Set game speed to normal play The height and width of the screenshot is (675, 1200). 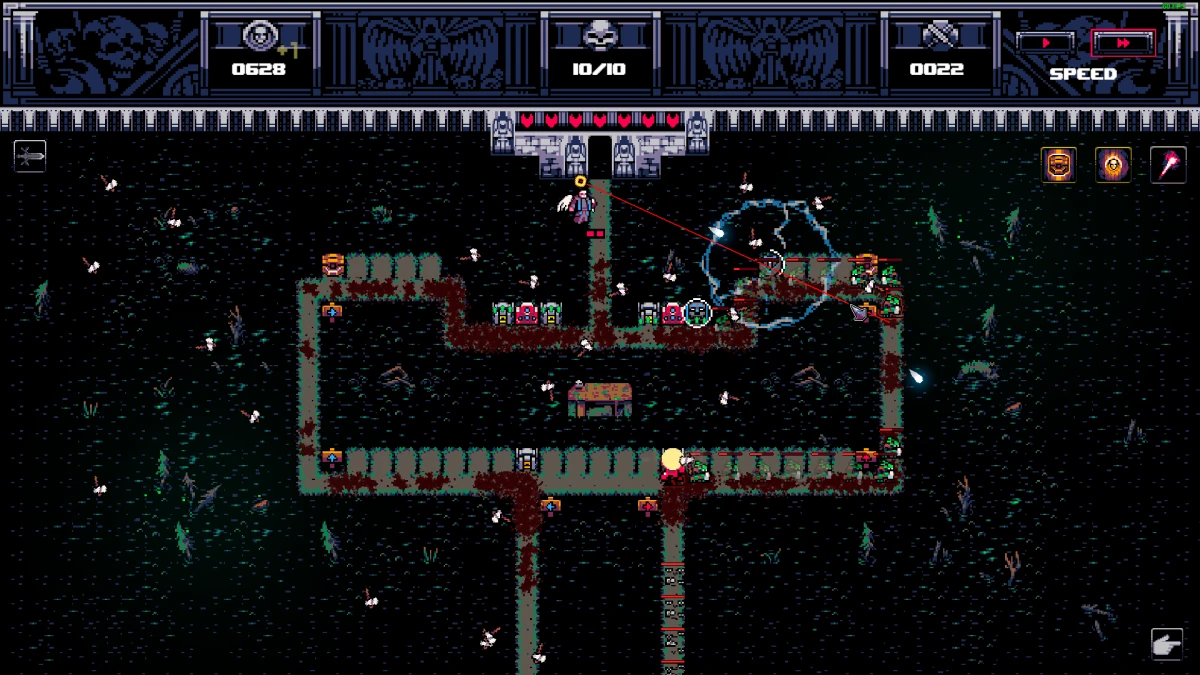click(1045, 43)
